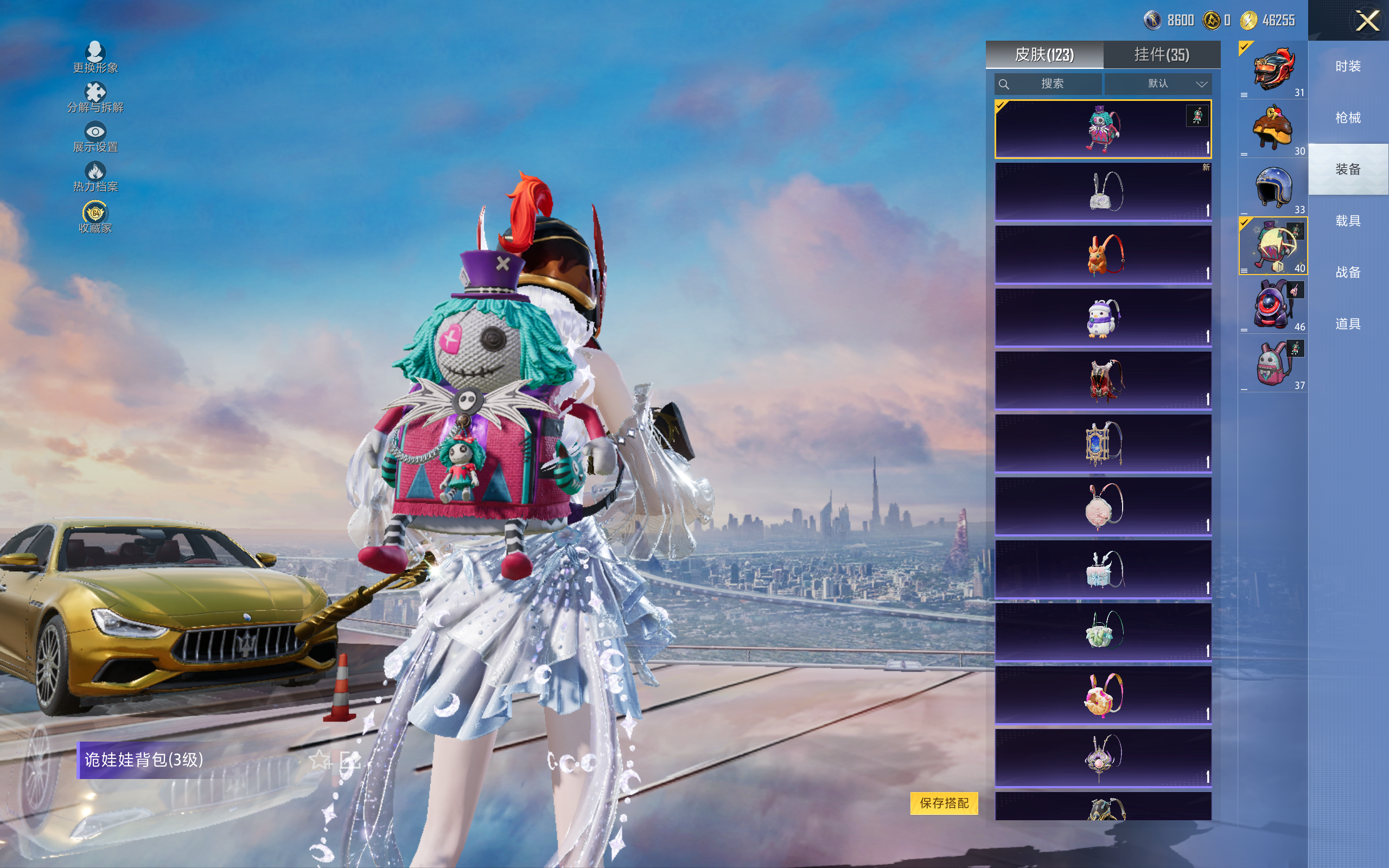1389x868 pixels.
Task: Select the 战备 combat readiness category
Action: [x=1348, y=273]
